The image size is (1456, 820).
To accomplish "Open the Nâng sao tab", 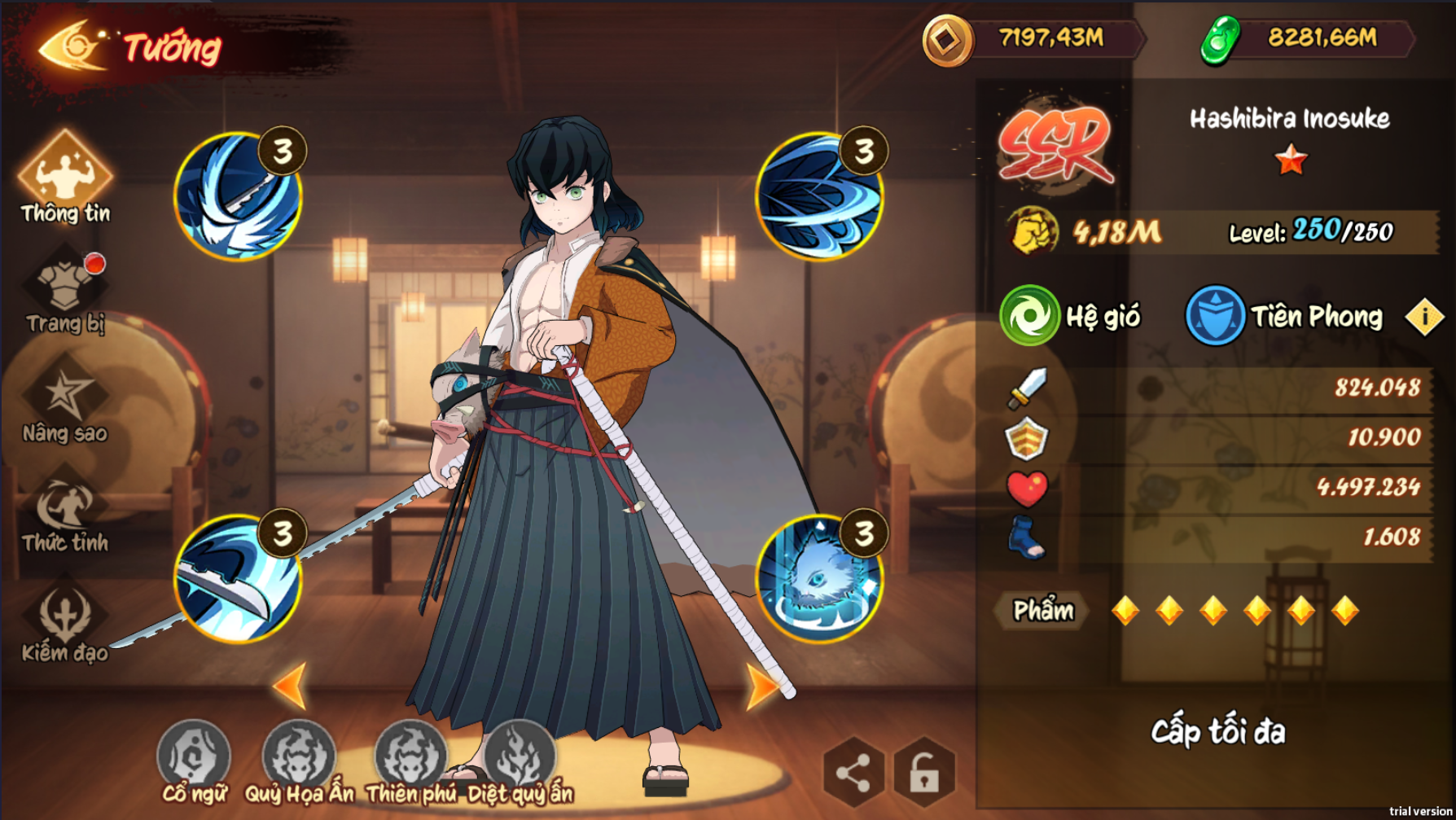I will point(65,403).
